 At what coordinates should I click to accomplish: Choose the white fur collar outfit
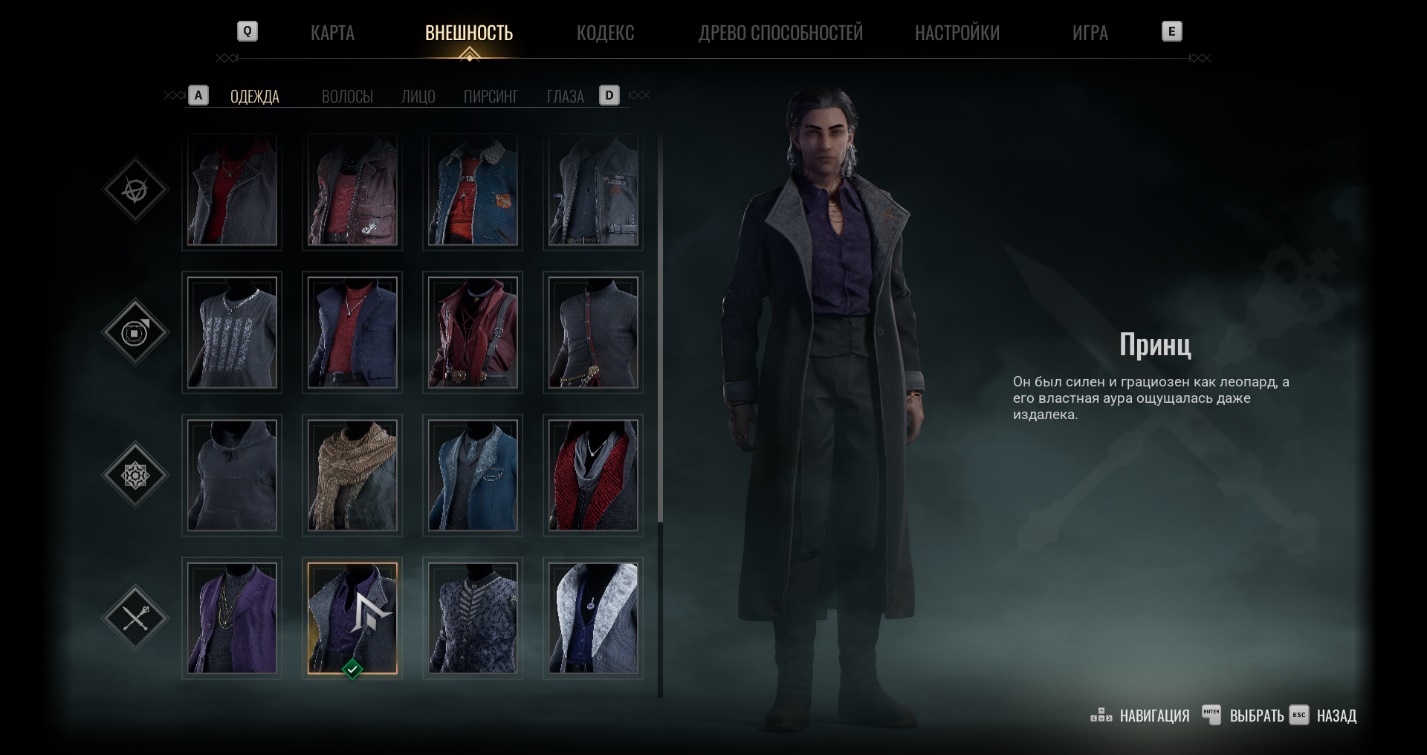coord(593,618)
